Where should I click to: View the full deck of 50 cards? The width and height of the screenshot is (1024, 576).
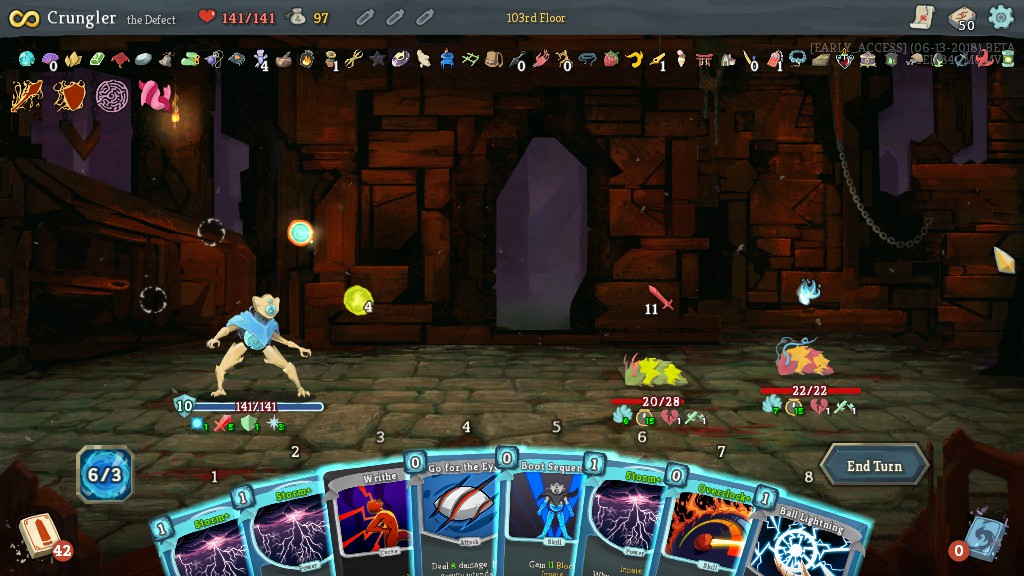tap(961, 17)
